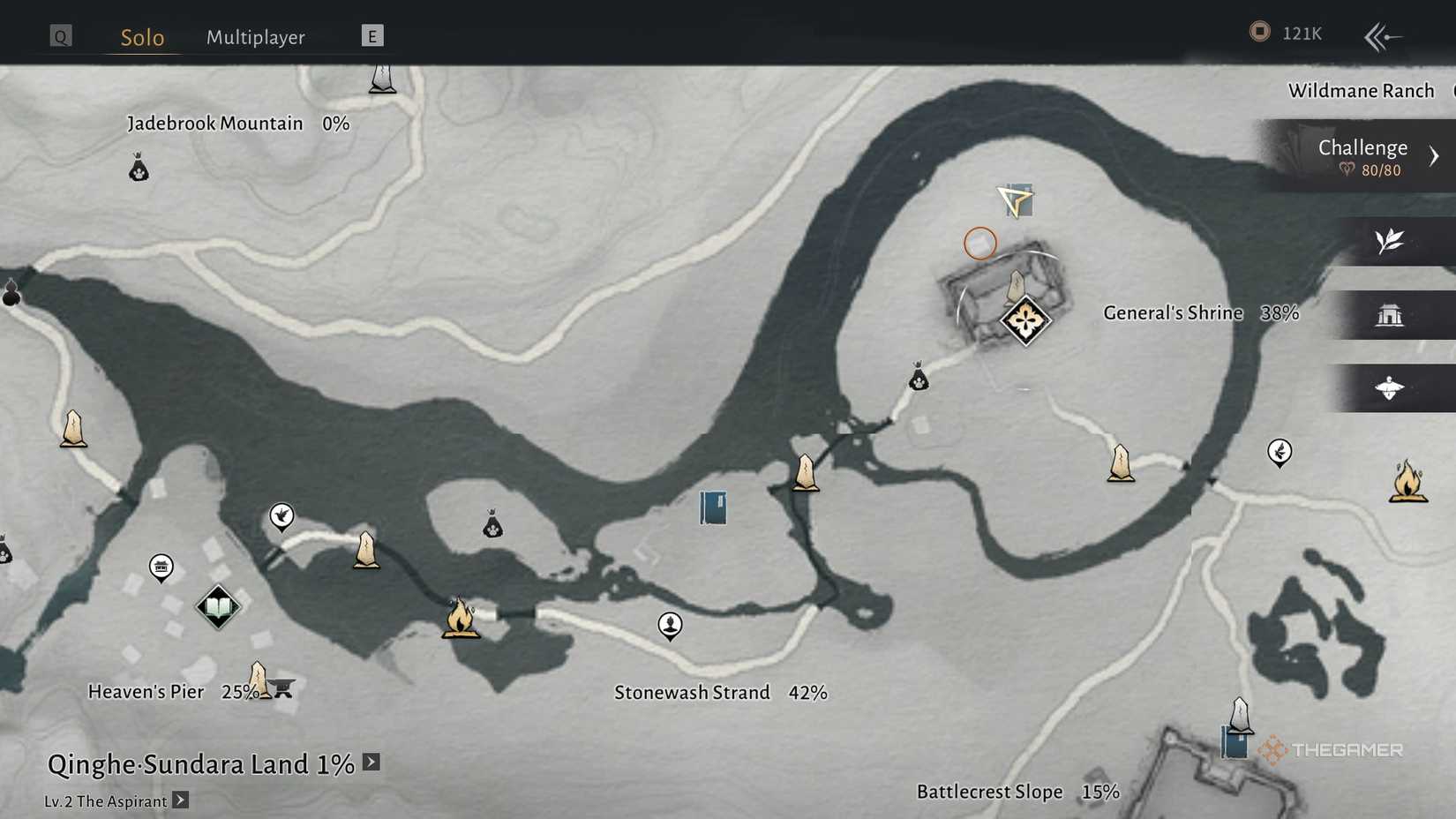
Task: Select the Solo tab
Action: [141, 37]
